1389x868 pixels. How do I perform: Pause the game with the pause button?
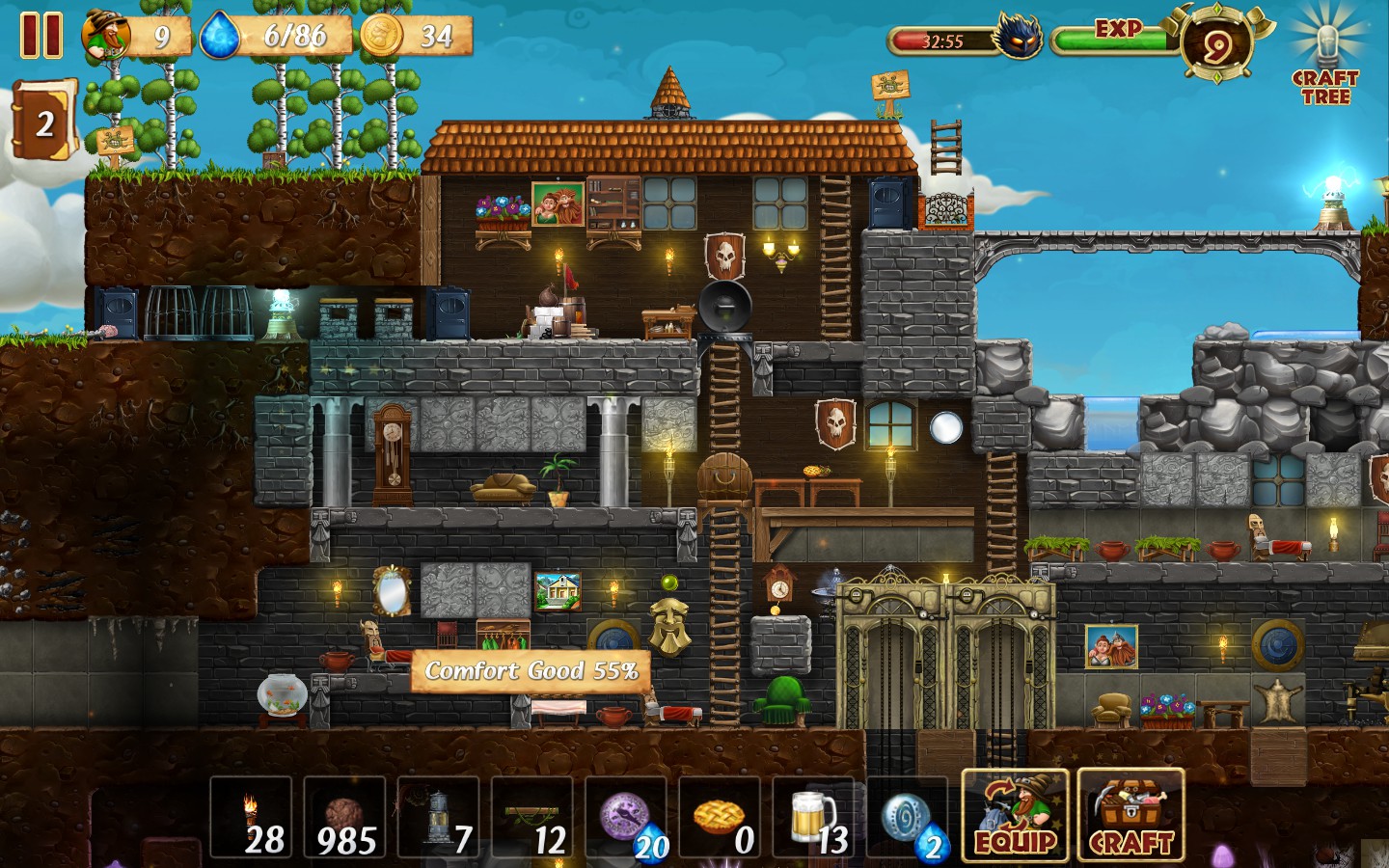pyautogui.click(x=41, y=36)
